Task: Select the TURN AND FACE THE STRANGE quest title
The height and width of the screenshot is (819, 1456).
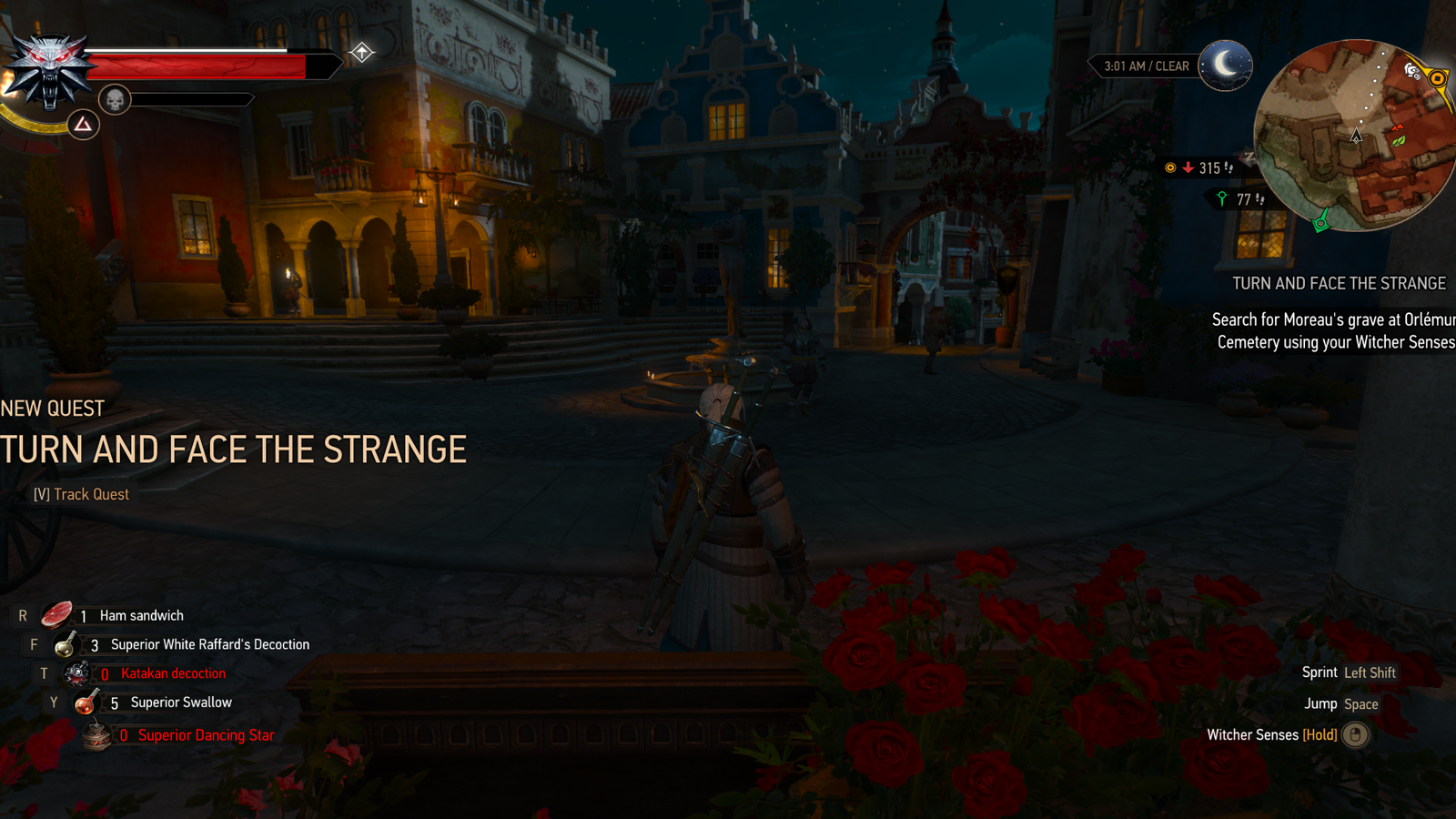Action: coord(1340,283)
